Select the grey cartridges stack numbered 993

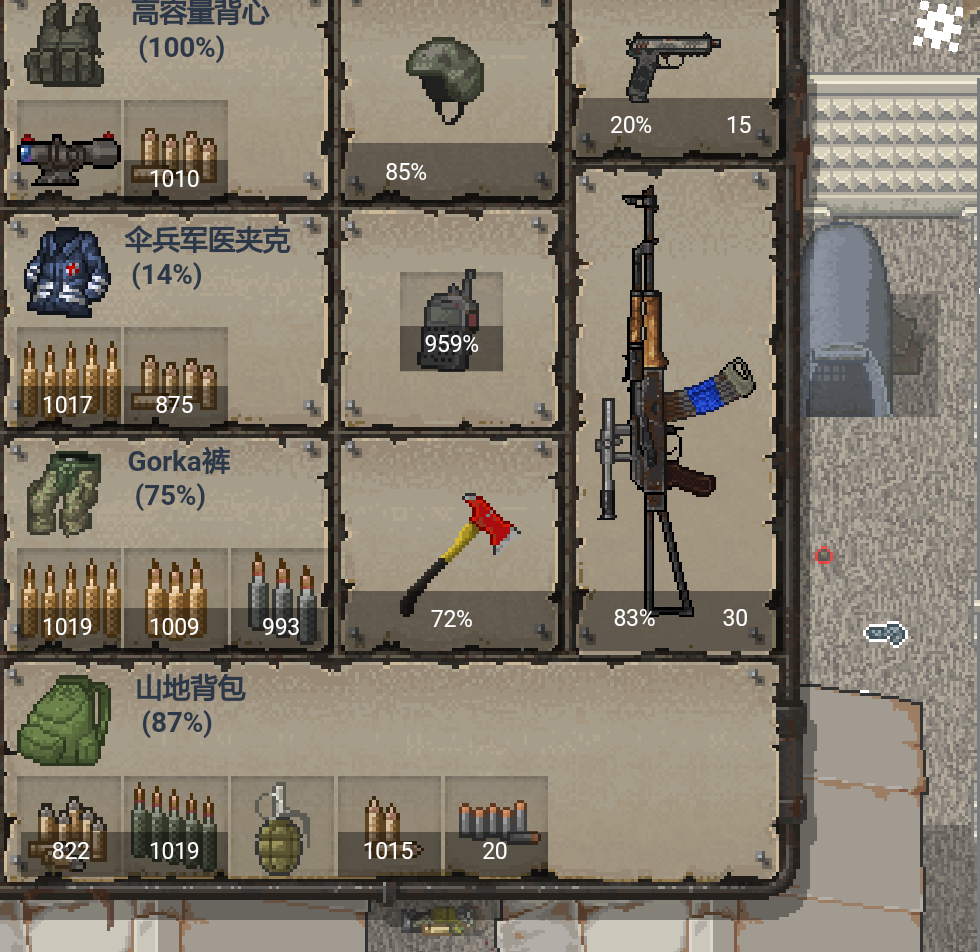[281, 598]
